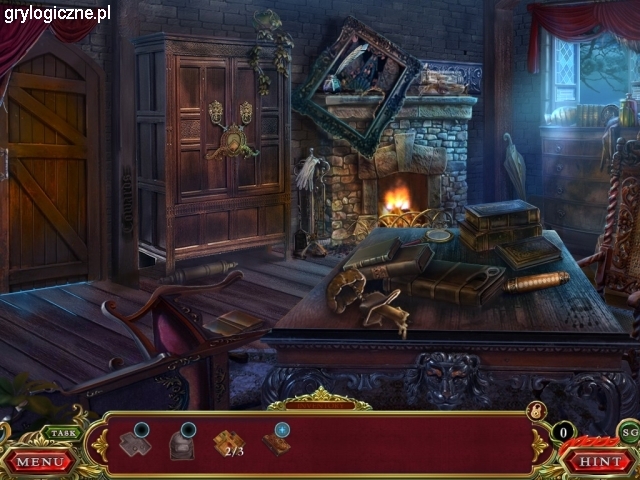
Task: Open the SG strategy guide
Action: pyautogui.click(x=629, y=432)
